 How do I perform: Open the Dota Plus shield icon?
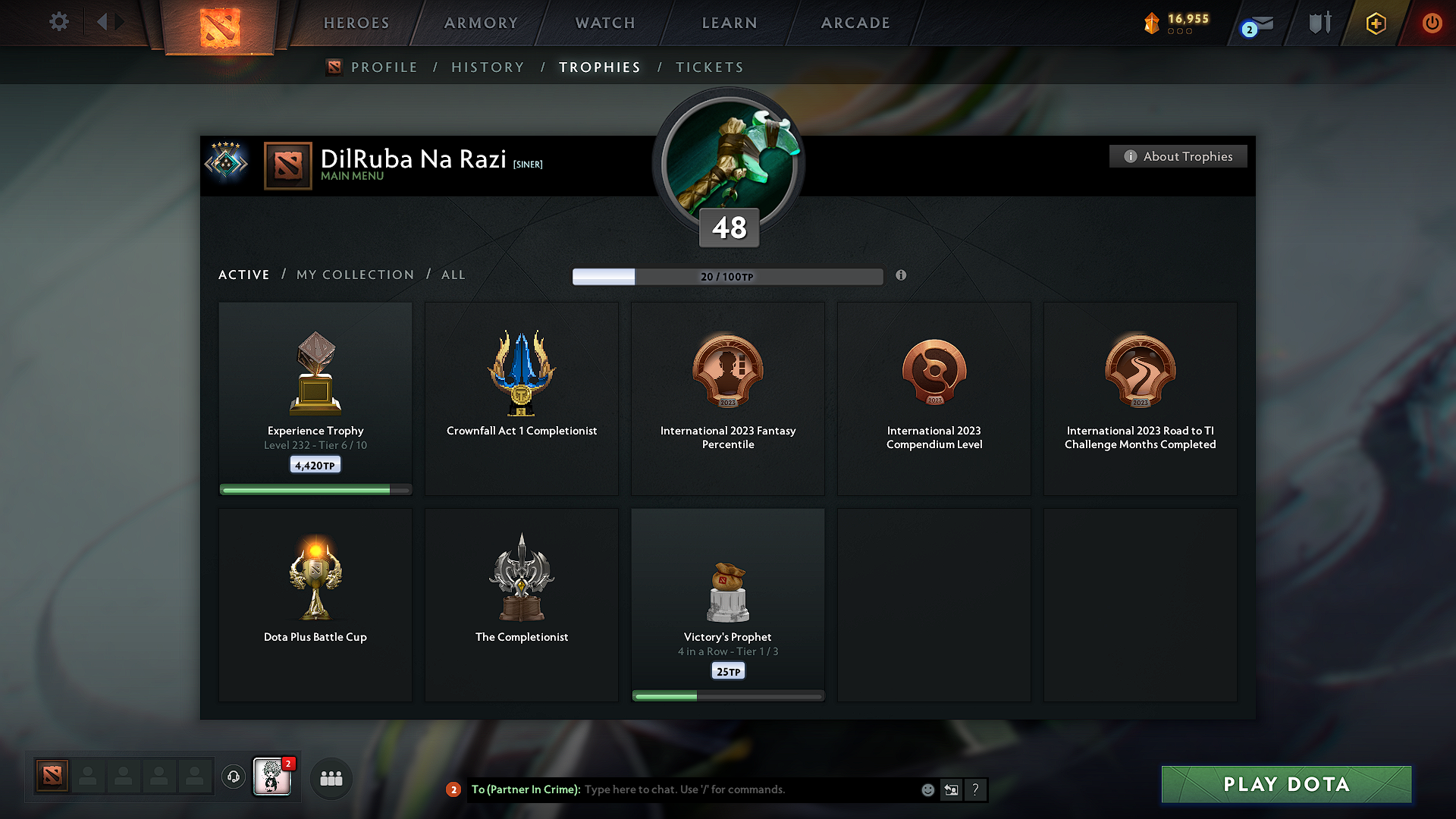1375,23
